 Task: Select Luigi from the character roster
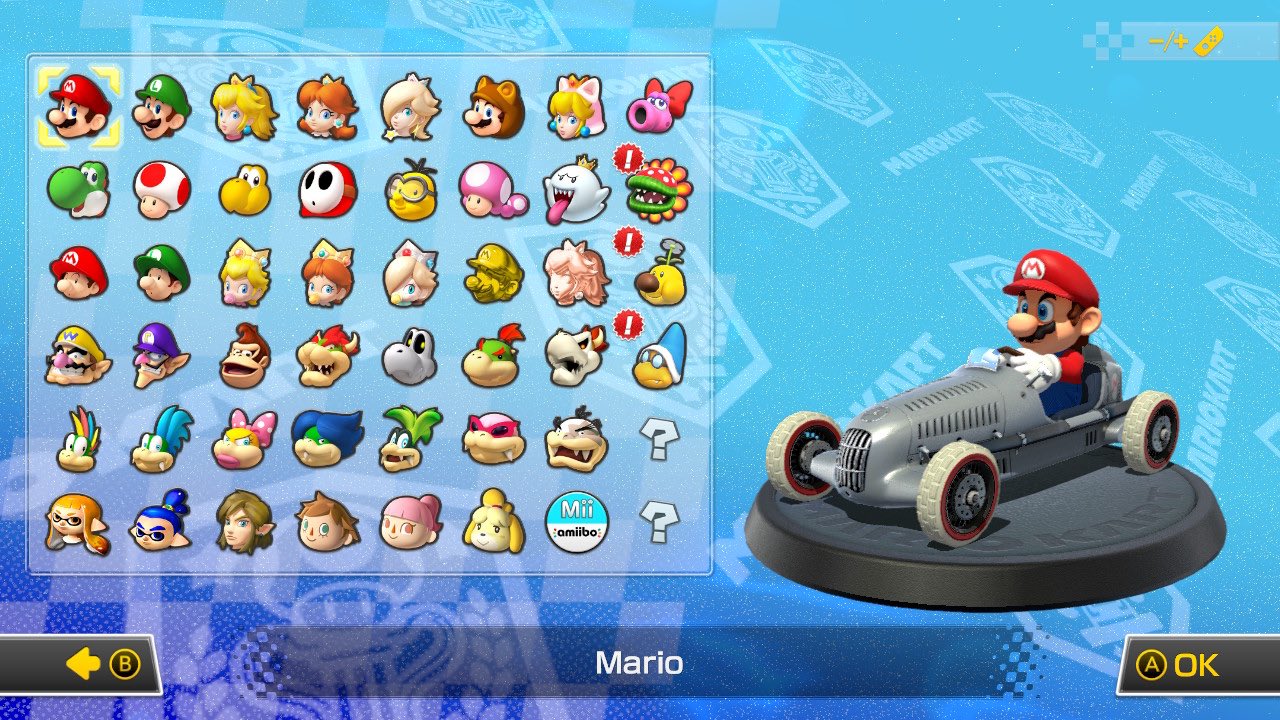pyautogui.click(x=161, y=105)
